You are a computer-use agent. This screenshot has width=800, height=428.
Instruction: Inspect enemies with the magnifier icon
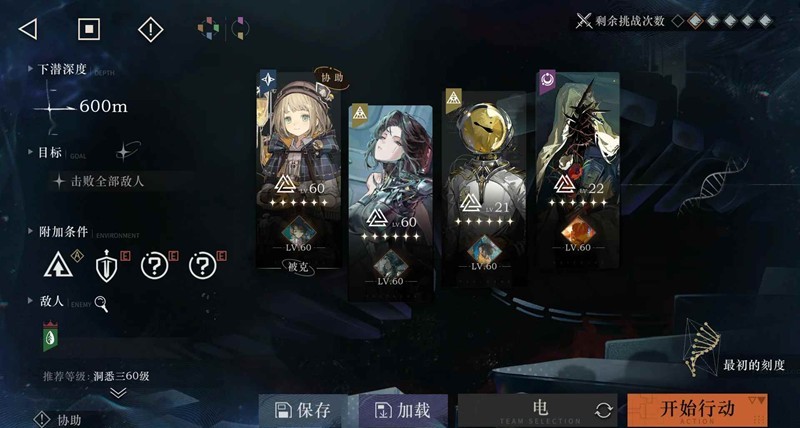point(101,300)
